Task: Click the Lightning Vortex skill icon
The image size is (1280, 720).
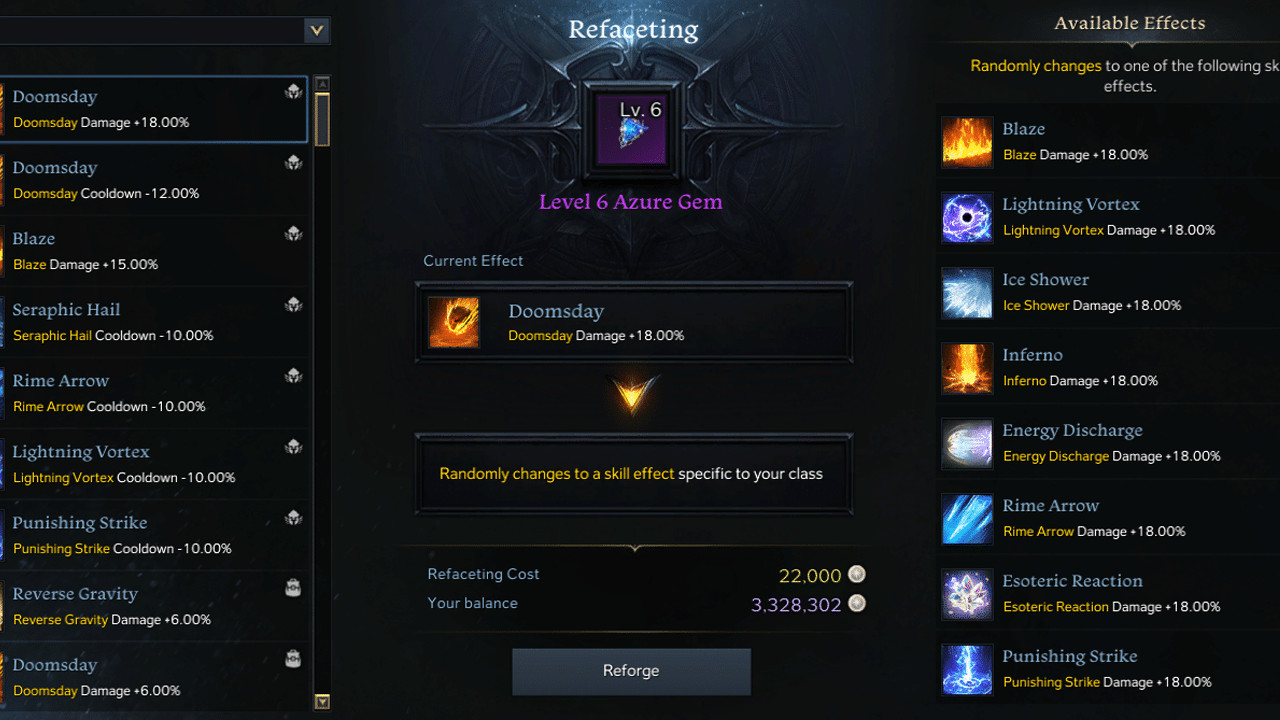Action: coord(966,218)
